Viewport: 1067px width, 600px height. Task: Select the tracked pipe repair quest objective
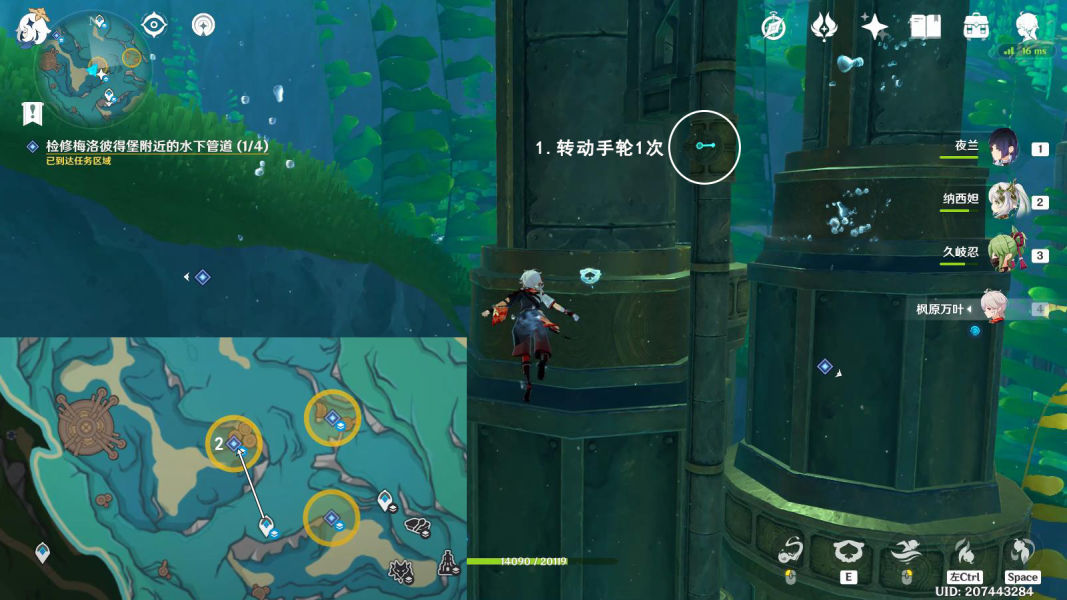(157, 146)
